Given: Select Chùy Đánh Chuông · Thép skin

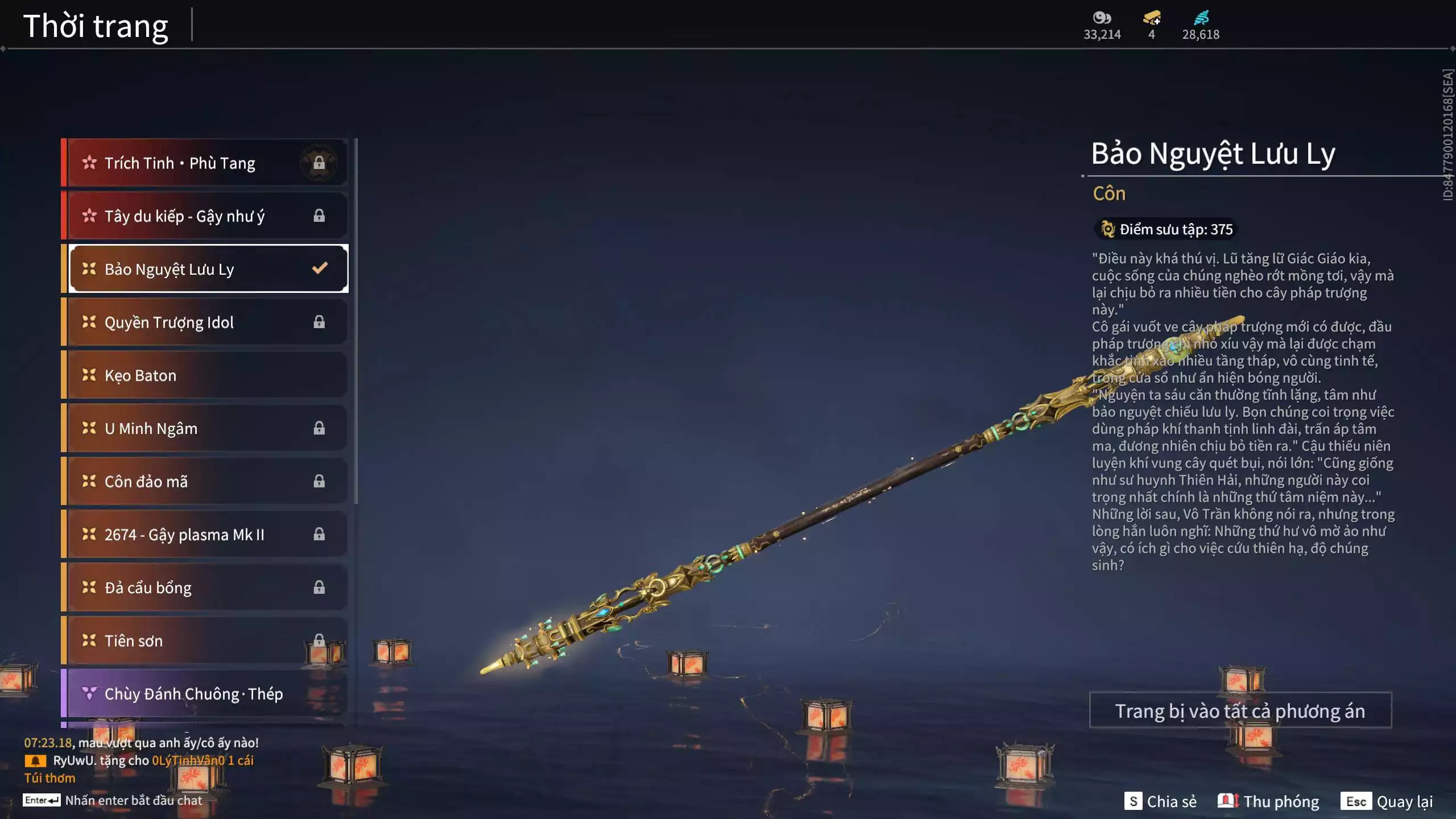Looking at the screenshot, I should point(205,694).
